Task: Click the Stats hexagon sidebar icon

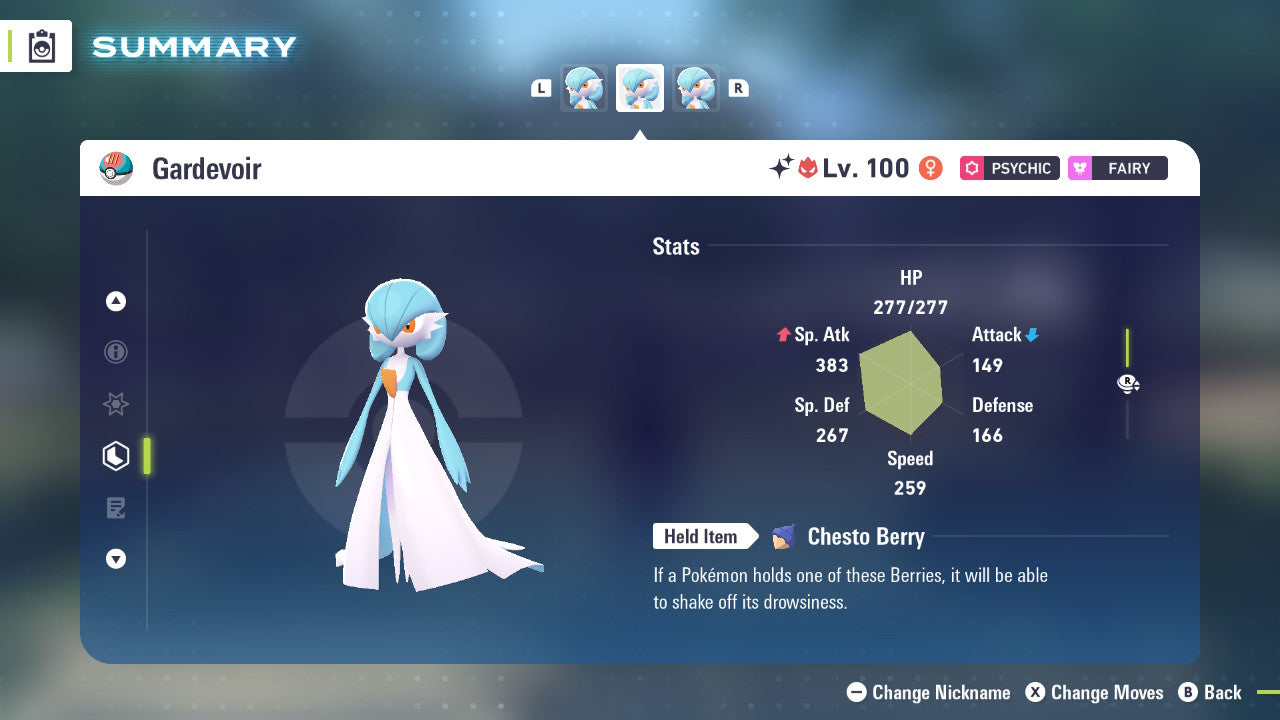Action: [x=115, y=456]
